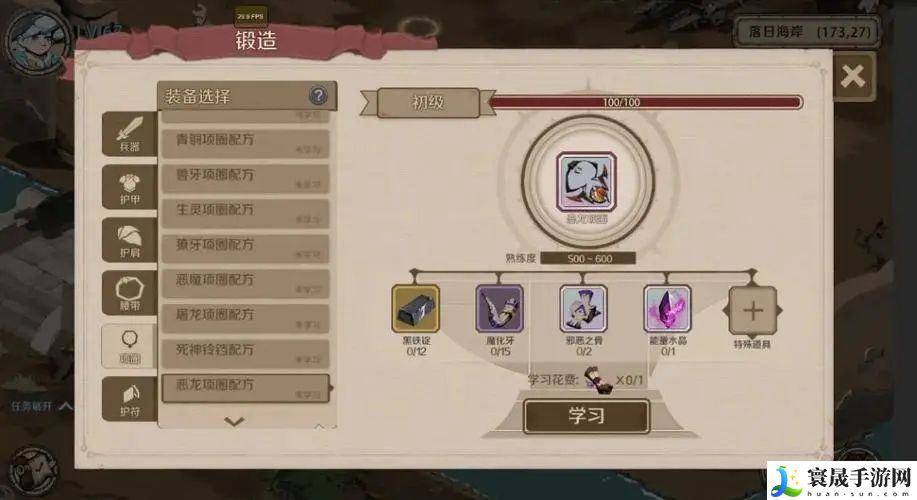Select the 獠牙项圈配方 recipe row
This screenshot has width=917, height=500.
pyautogui.click(x=245, y=248)
